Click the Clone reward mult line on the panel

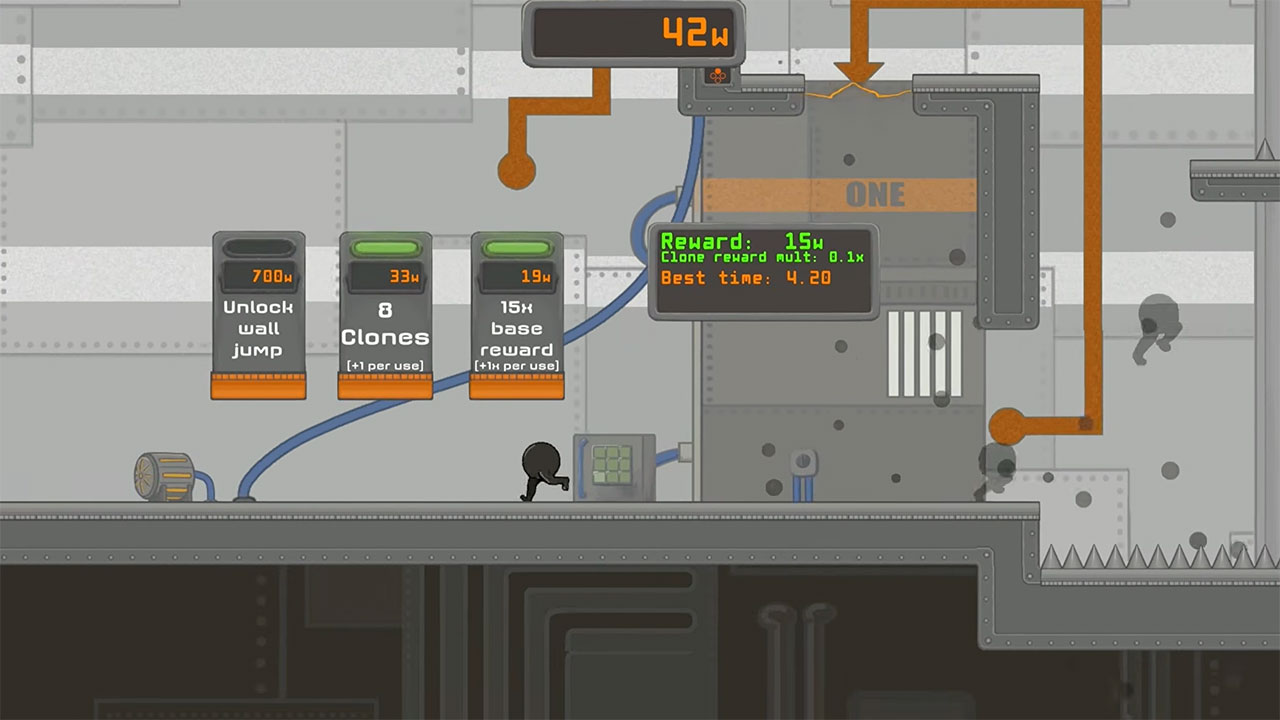pos(768,258)
